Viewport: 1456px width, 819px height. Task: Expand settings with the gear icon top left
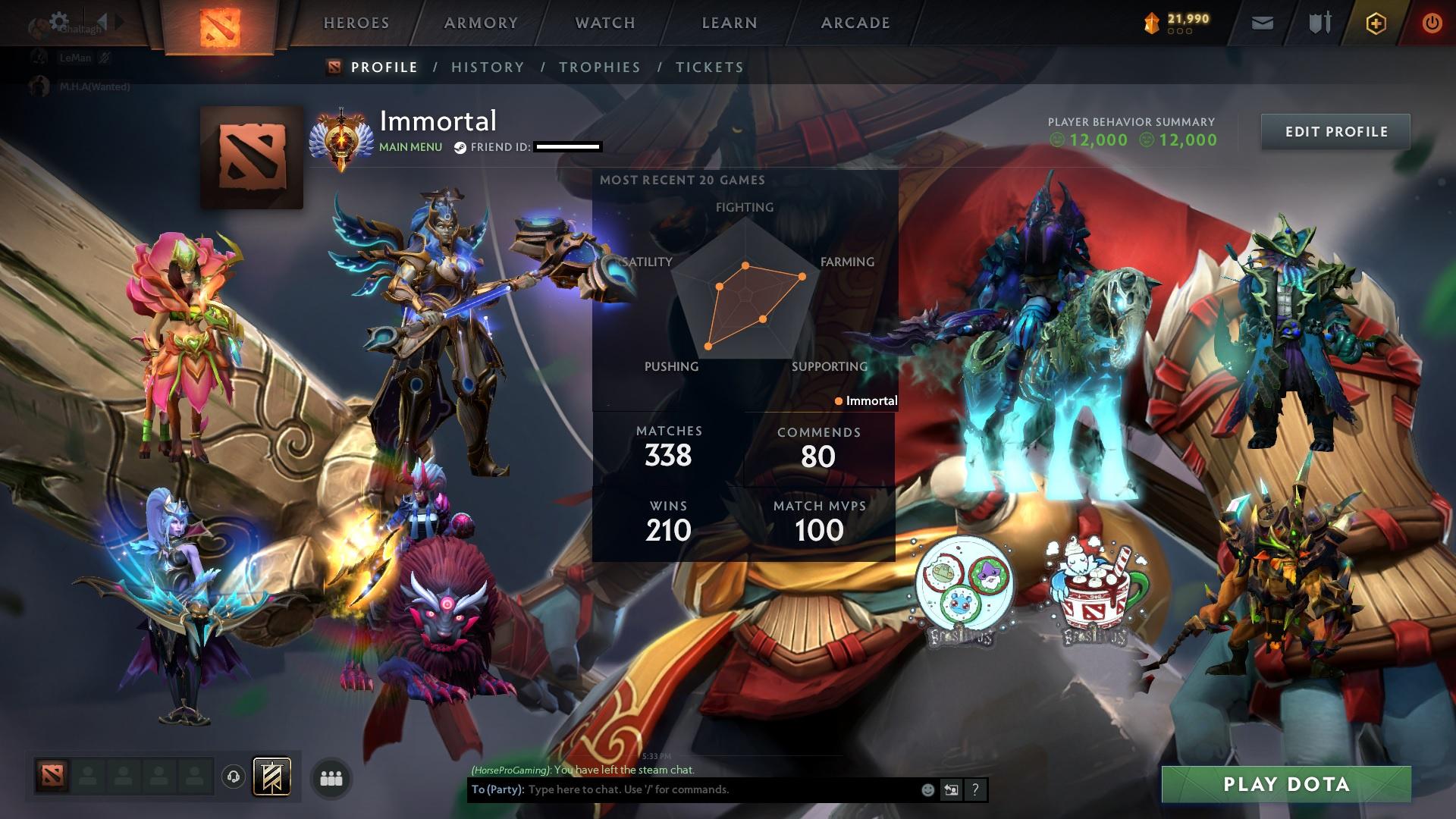(x=59, y=21)
